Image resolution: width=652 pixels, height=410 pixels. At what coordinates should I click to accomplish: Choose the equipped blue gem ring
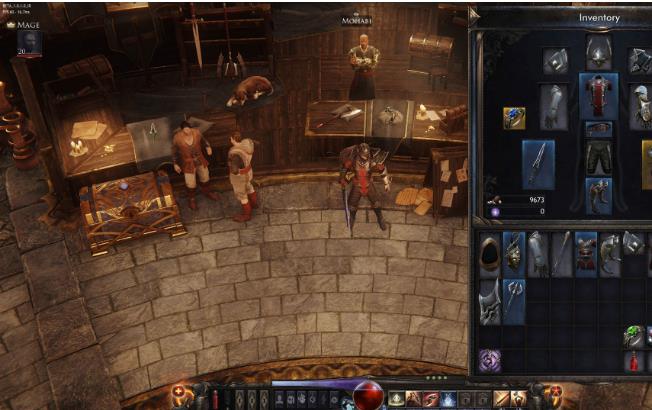[x=514, y=119]
